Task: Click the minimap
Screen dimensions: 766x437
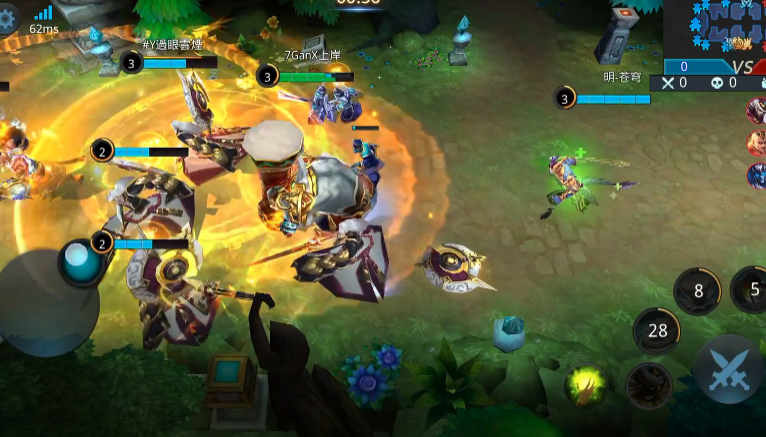Action: click(x=714, y=28)
